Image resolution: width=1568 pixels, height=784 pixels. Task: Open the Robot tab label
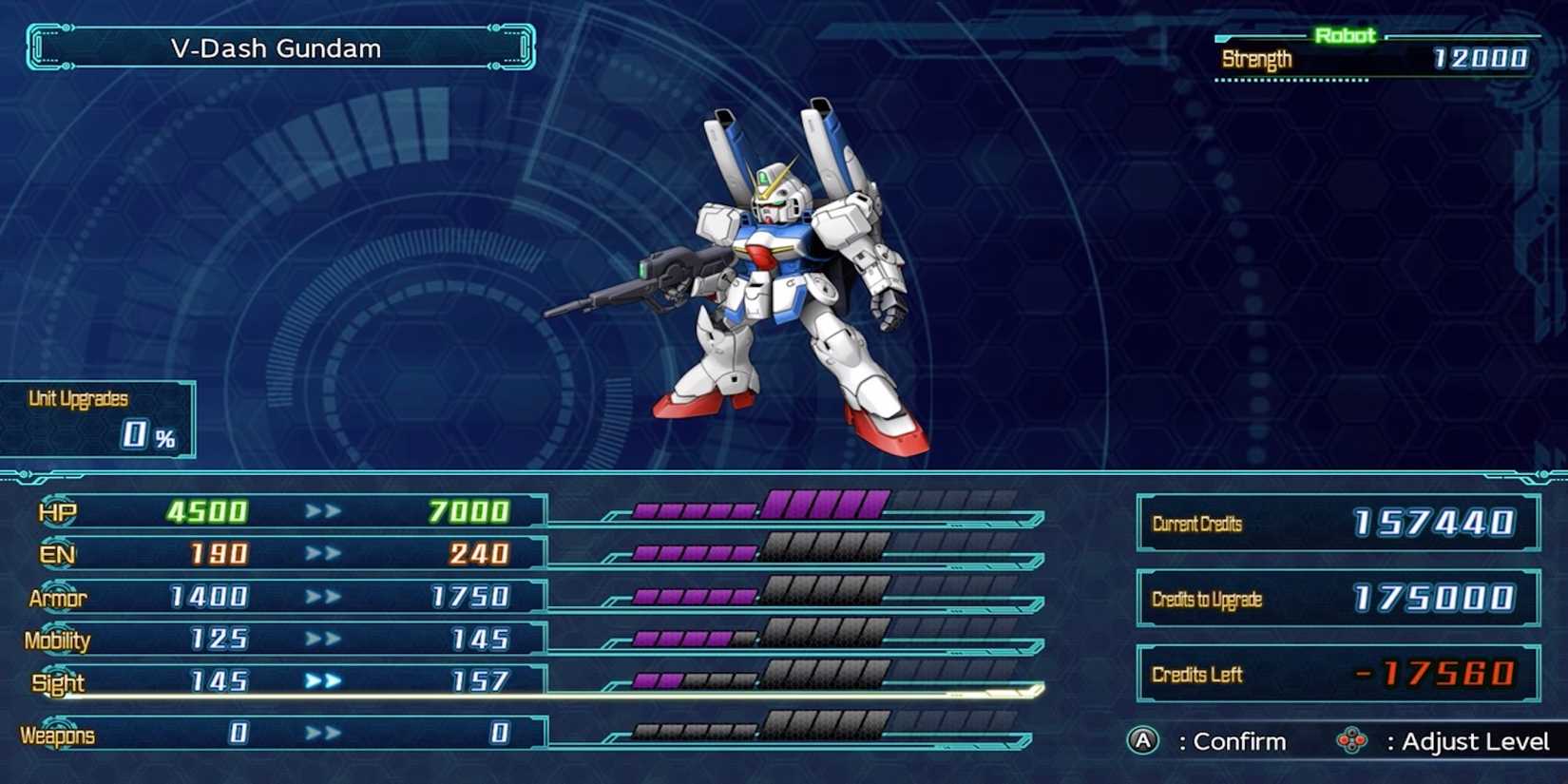[x=1345, y=34]
